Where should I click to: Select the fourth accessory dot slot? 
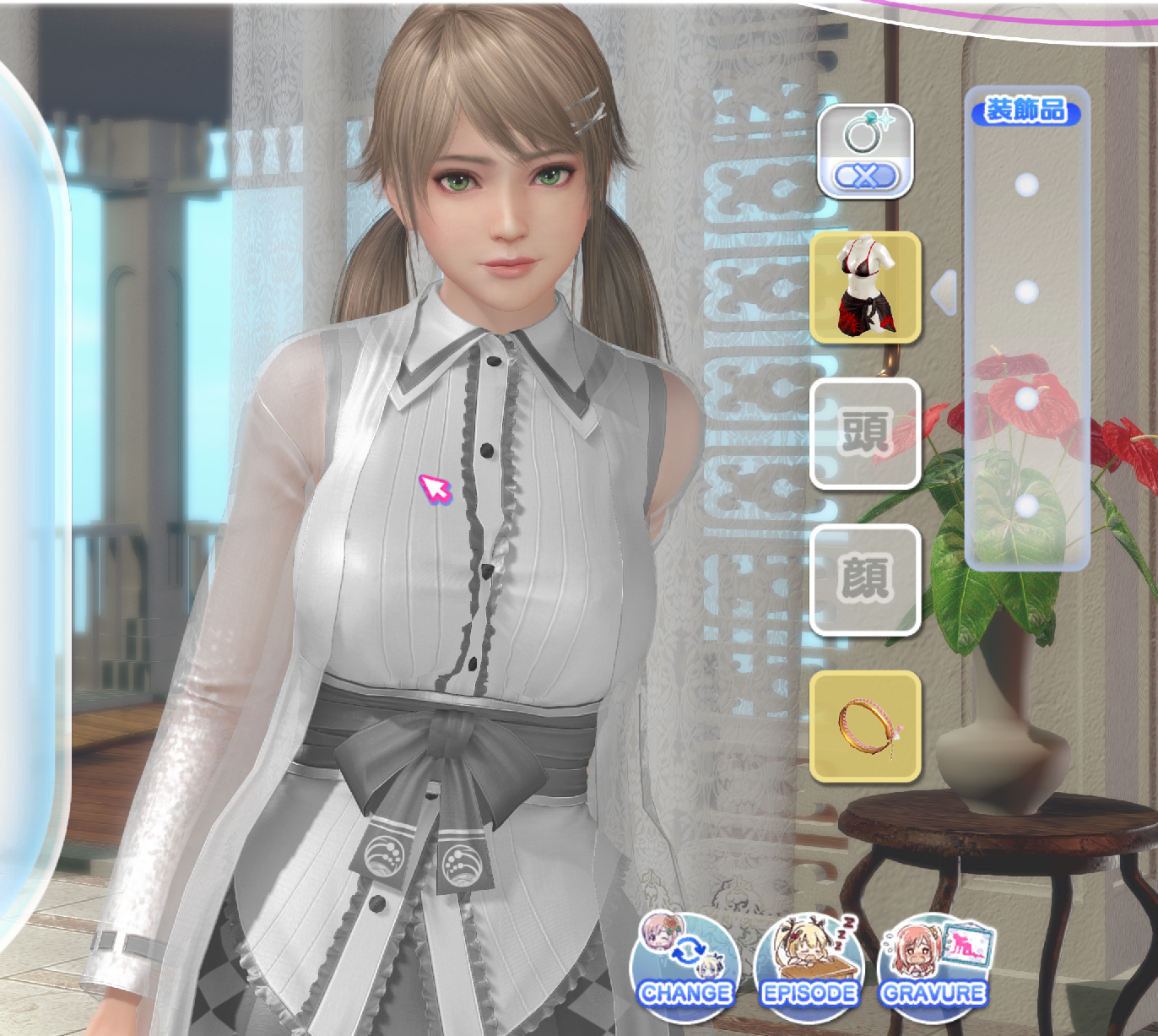point(1027,507)
